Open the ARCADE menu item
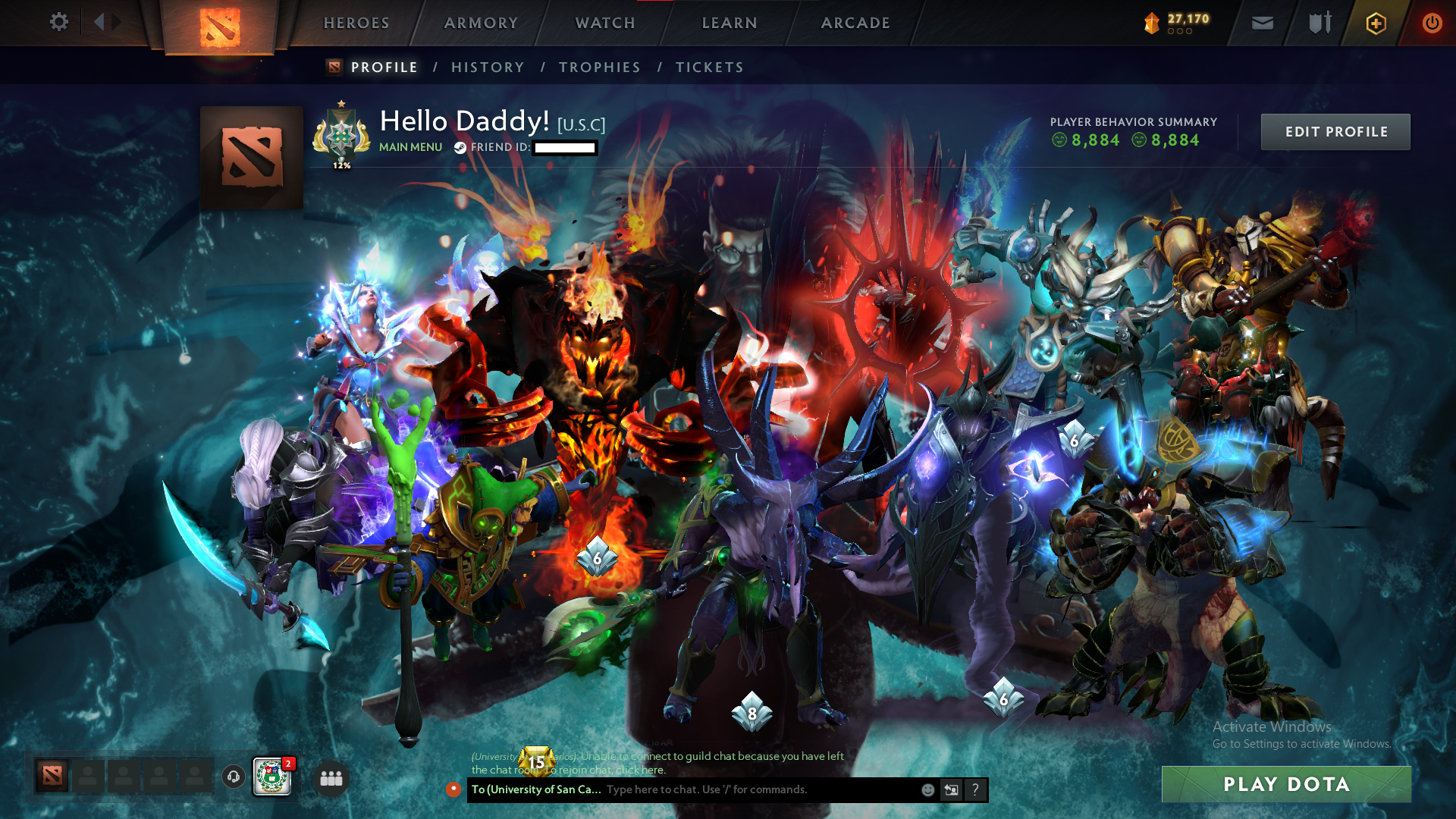Screen dimensions: 1456x819 pyautogui.click(x=855, y=23)
